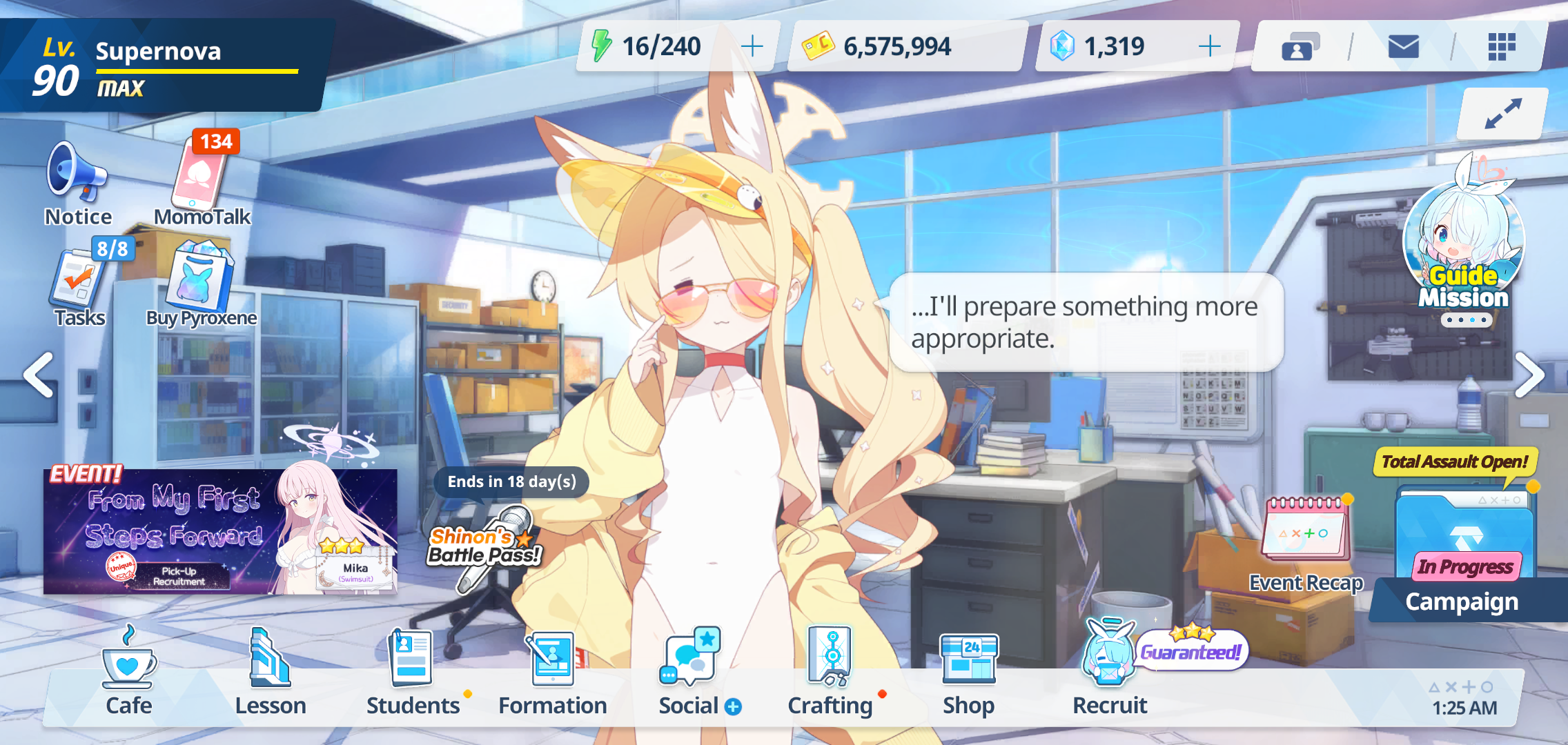Open the mailbox envelope icon
The height and width of the screenshot is (745, 1568).
[1403, 47]
